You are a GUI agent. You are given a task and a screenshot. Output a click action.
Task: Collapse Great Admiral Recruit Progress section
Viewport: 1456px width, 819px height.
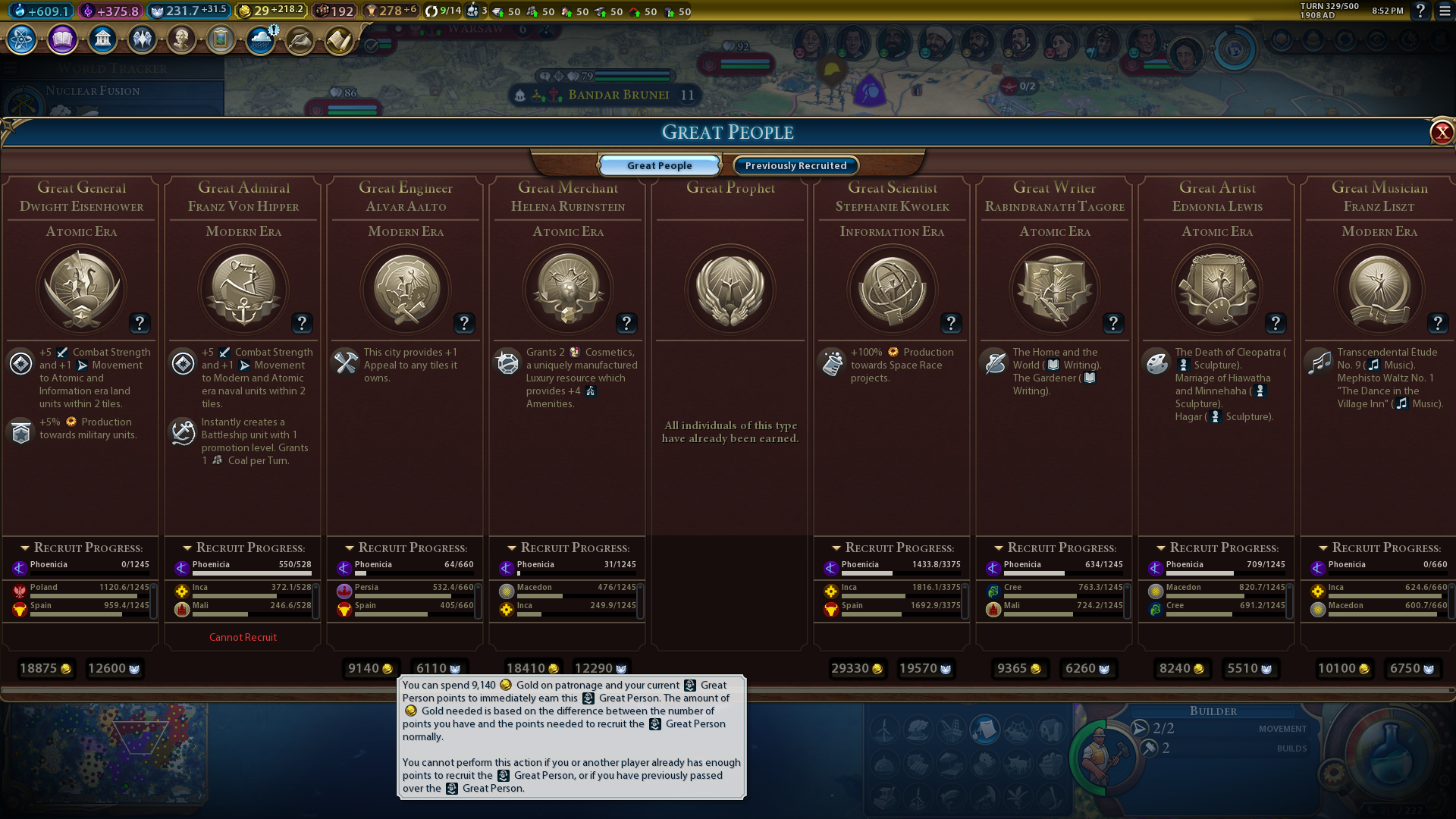pyautogui.click(x=187, y=548)
